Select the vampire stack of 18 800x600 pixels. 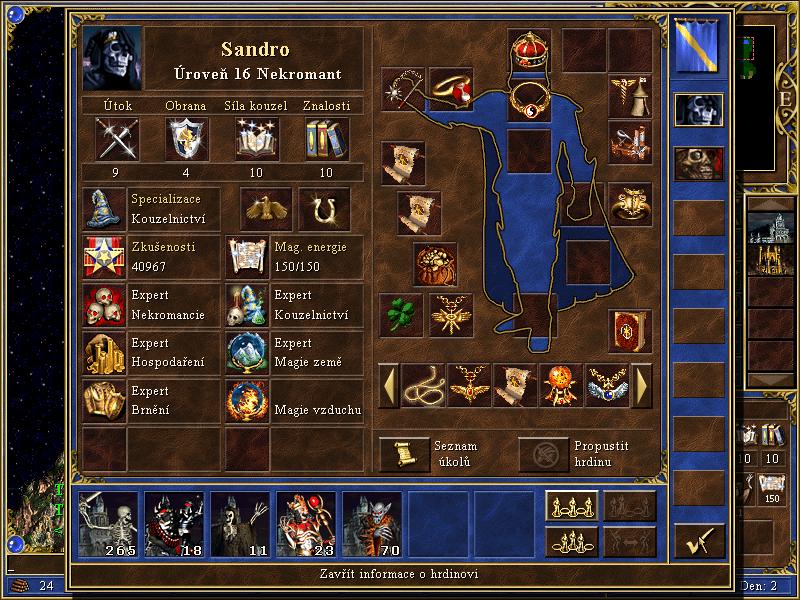[x=174, y=524]
